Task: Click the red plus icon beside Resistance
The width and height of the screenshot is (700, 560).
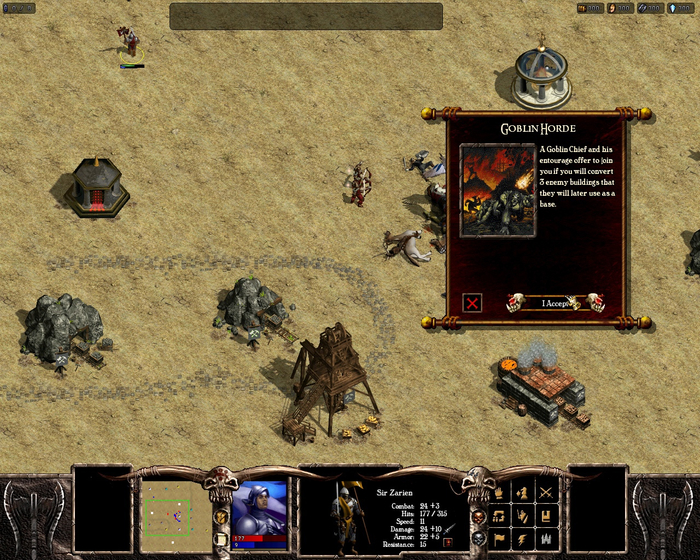Action: [449, 542]
